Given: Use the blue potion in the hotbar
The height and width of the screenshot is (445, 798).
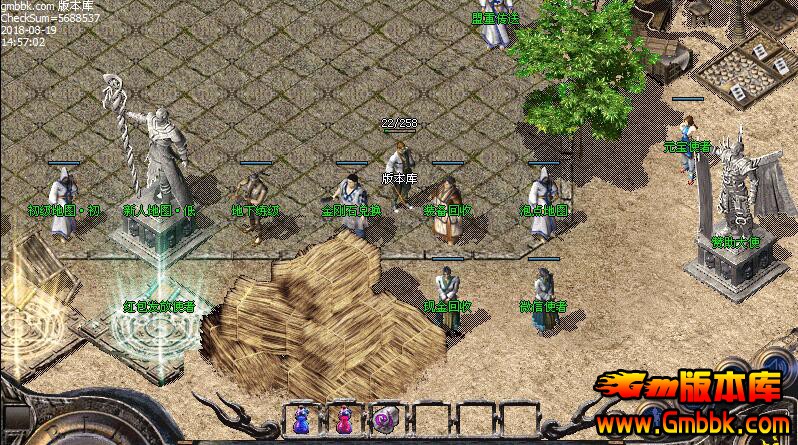Looking at the screenshot, I should 301,420.
